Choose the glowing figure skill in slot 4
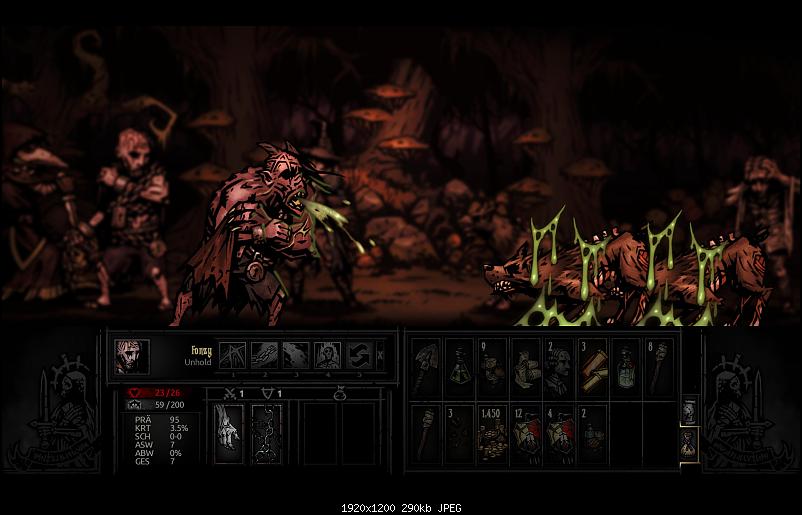 click(x=327, y=355)
